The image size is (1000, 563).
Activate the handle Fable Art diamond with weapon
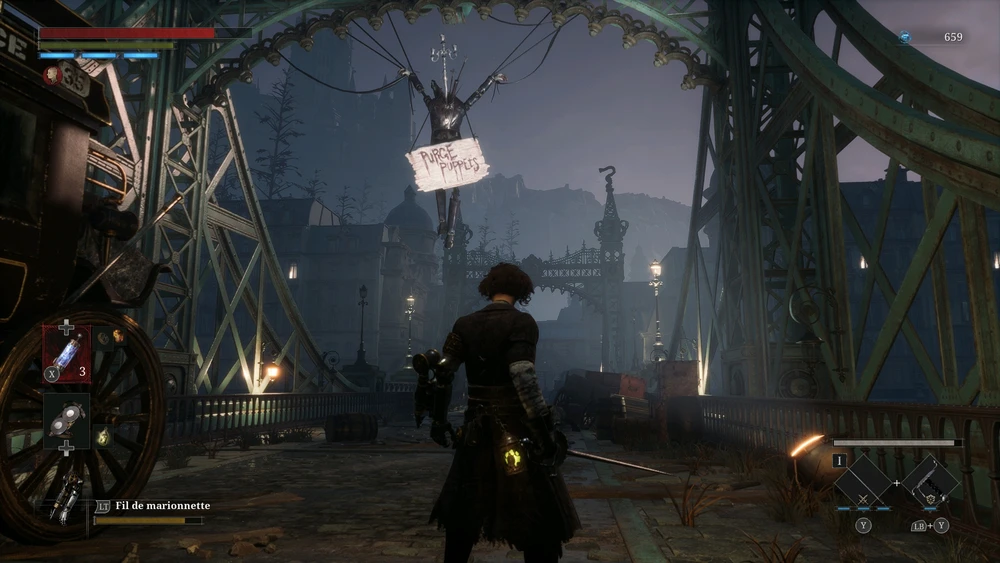929,484
